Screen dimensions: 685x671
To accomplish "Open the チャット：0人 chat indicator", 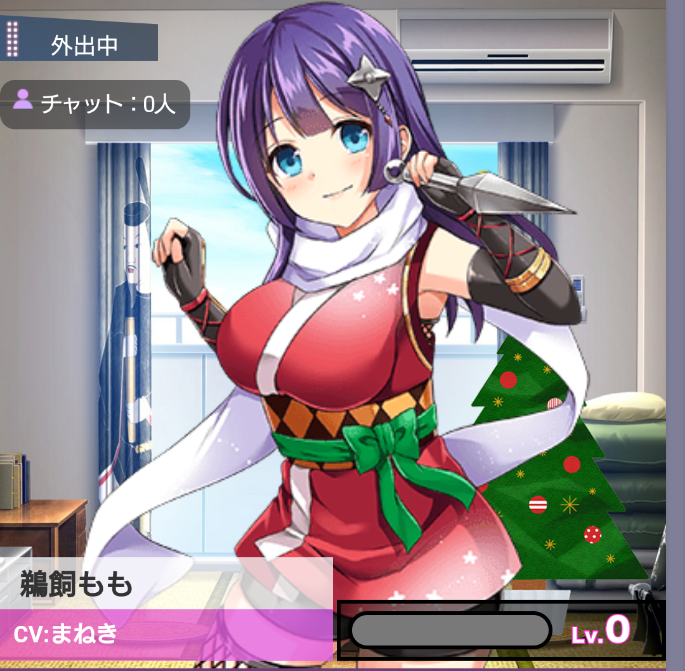I will click(95, 103).
